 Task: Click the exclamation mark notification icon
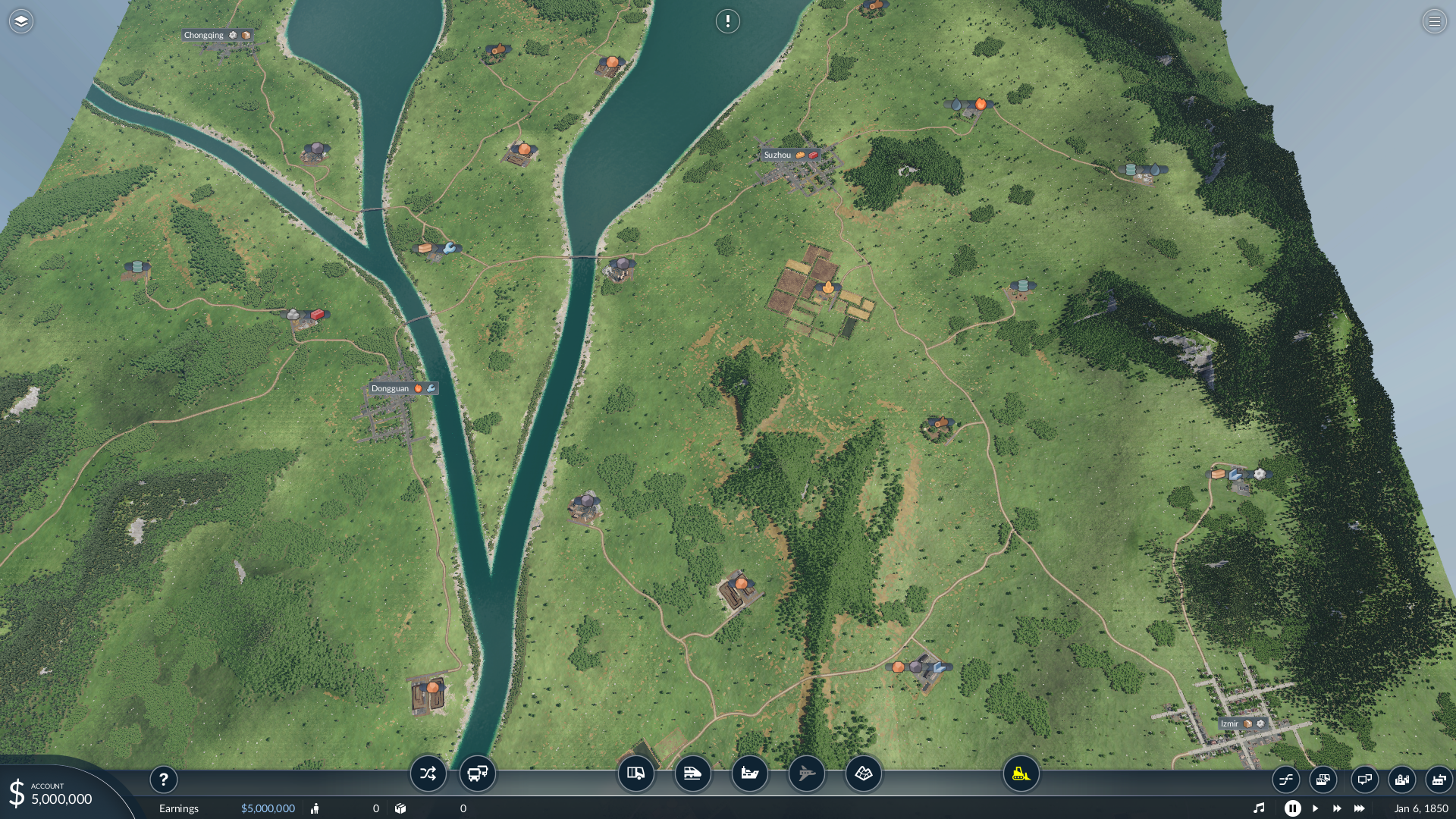coord(727,21)
